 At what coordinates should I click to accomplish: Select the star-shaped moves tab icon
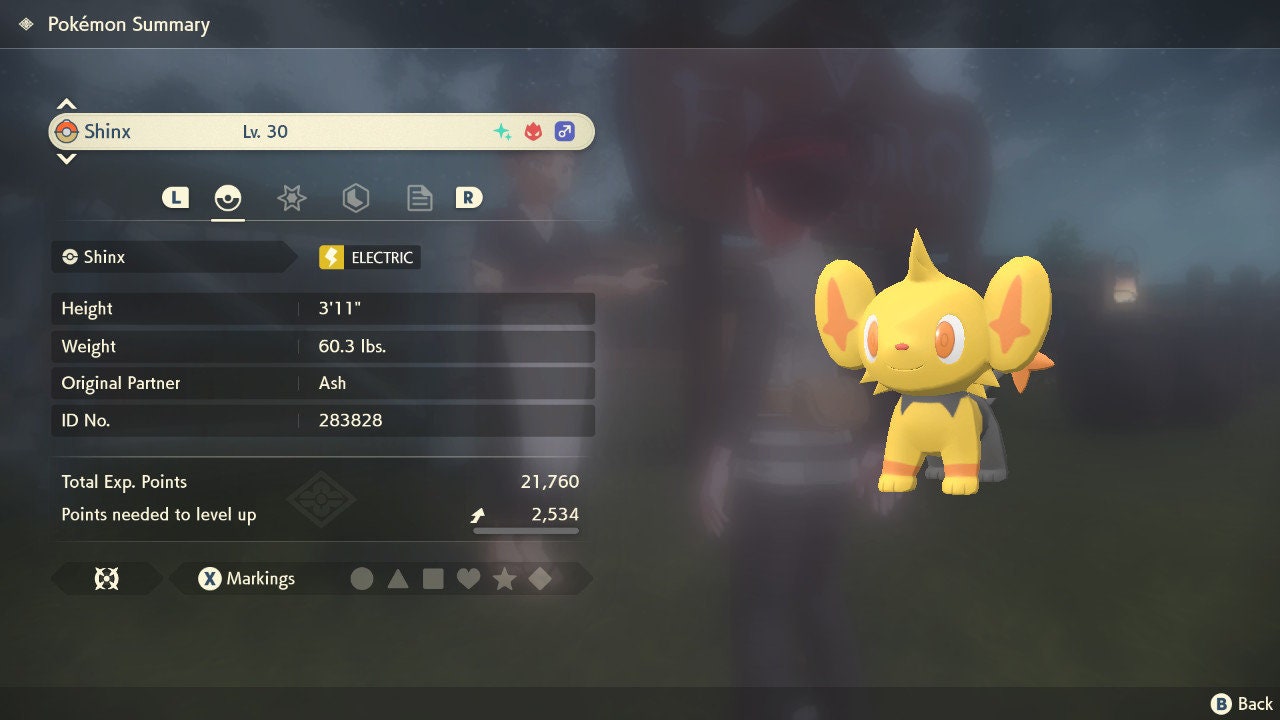point(291,198)
